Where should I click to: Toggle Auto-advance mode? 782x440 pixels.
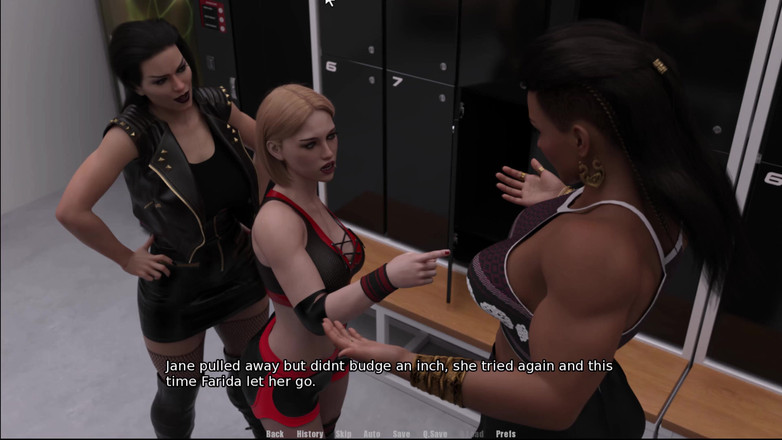pyautogui.click(x=372, y=434)
